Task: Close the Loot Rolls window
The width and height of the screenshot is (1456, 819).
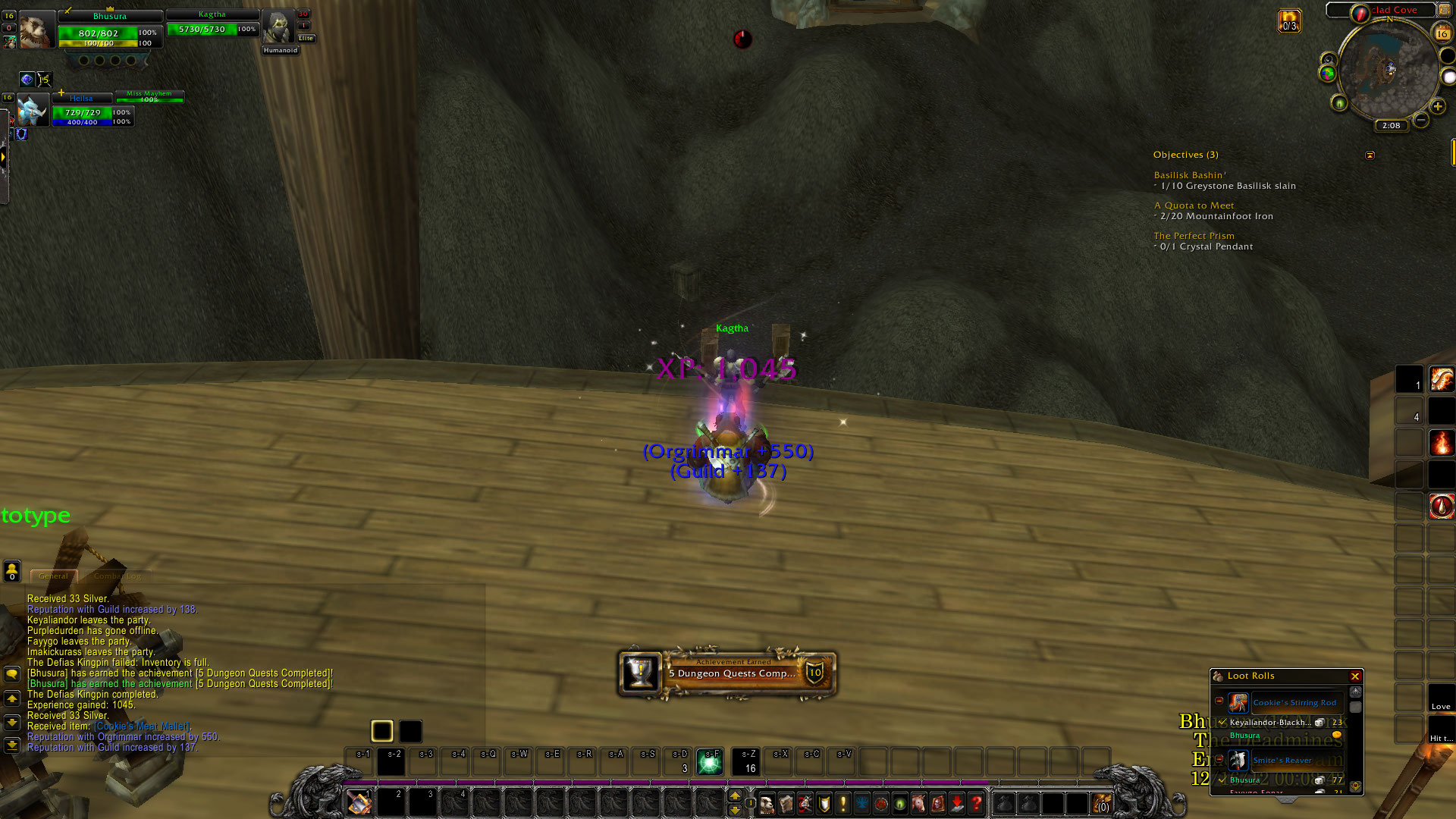Action: coord(1354,676)
